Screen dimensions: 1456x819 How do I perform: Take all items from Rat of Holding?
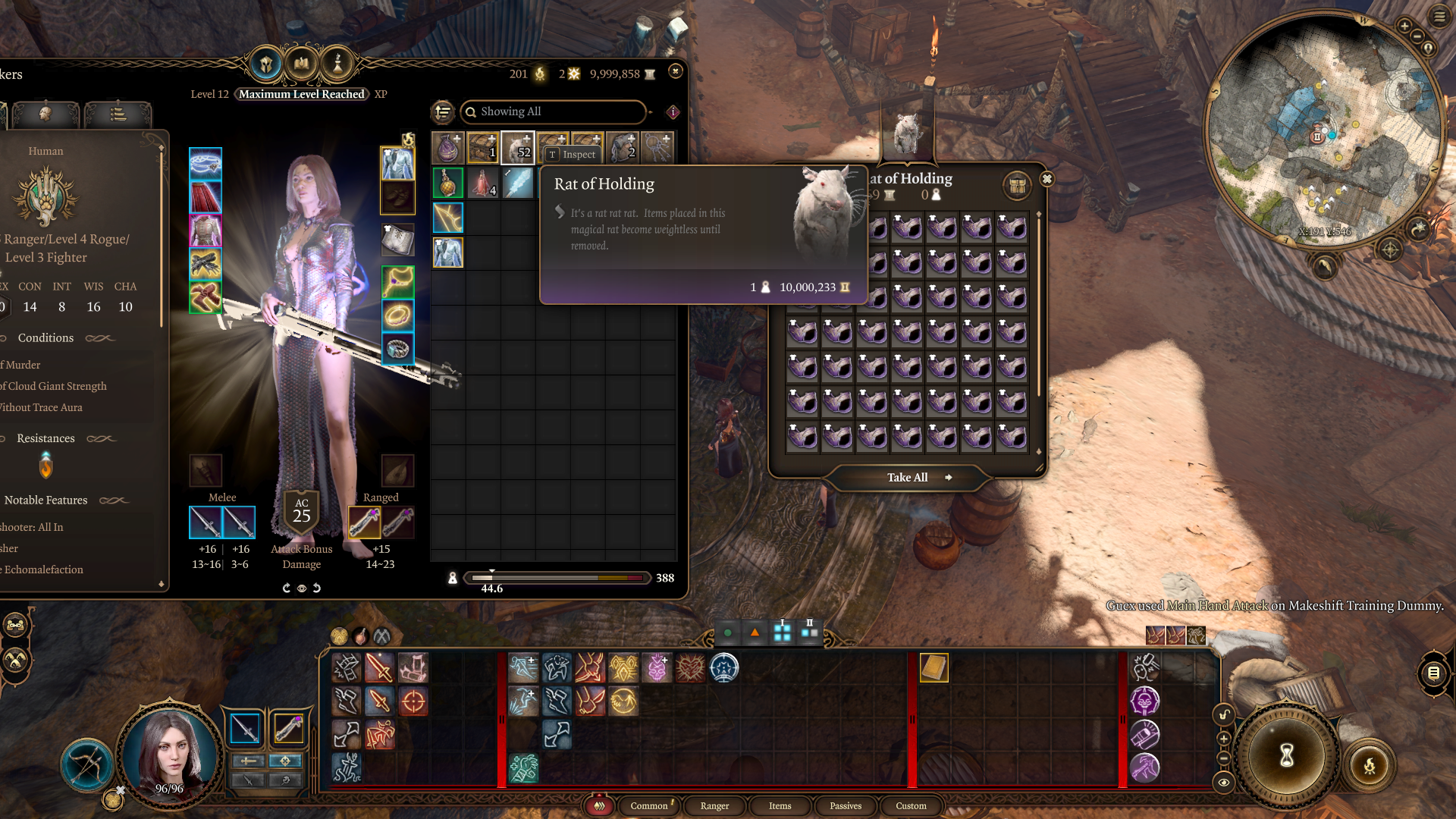tap(908, 478)
